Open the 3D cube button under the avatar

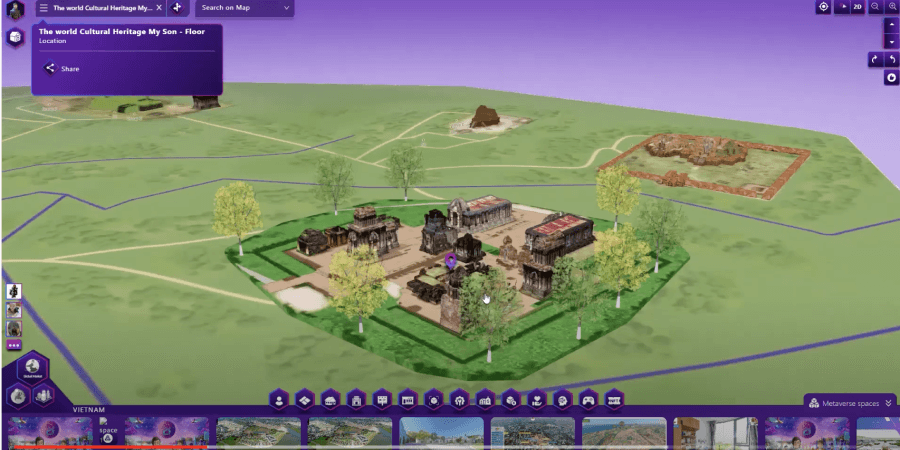click(15, 38)
